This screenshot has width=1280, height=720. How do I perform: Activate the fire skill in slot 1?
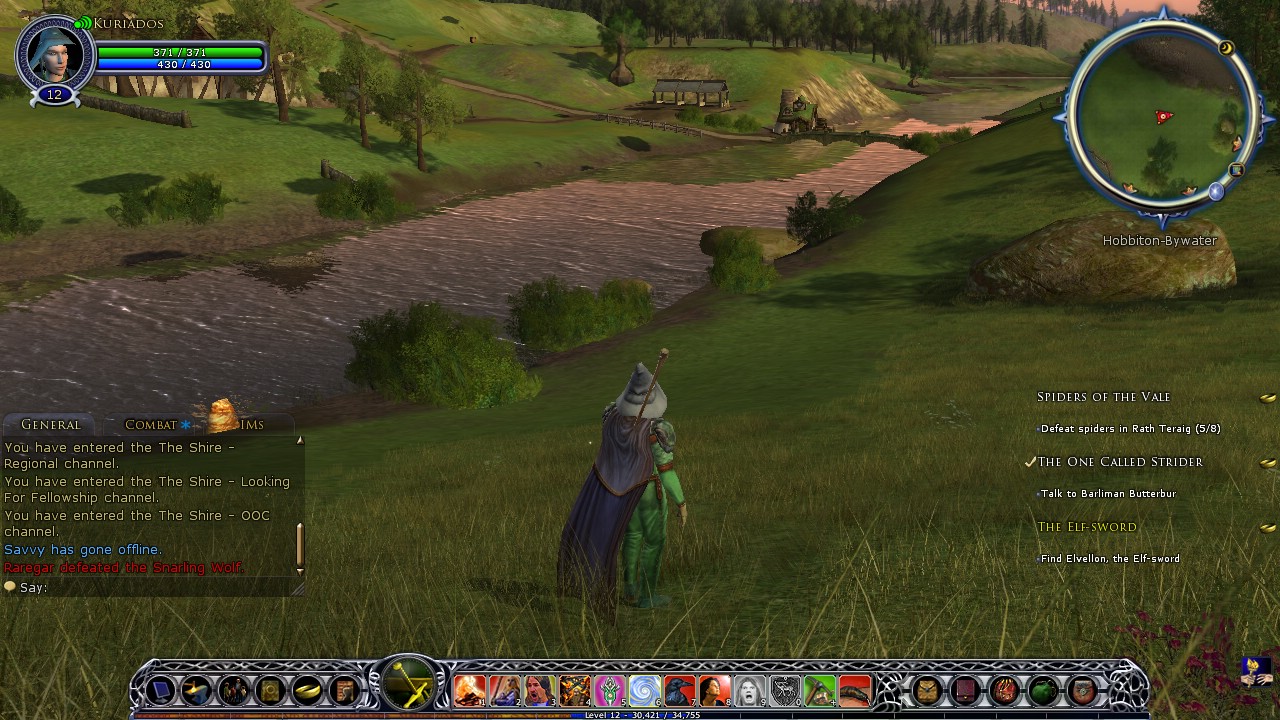tap(469, 690)
